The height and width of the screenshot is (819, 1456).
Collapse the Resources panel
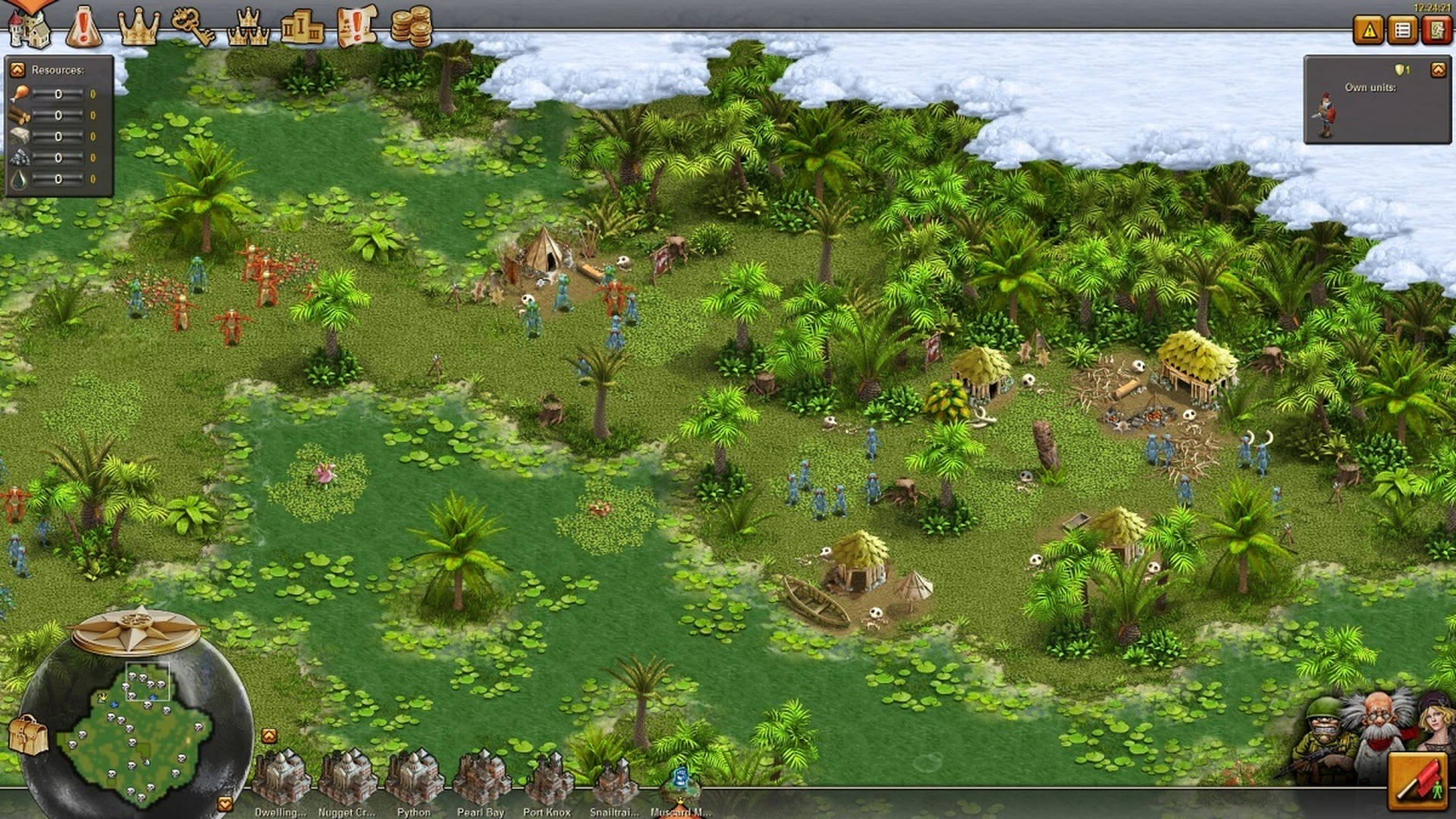pyautogui.click(x=17, y=70)
